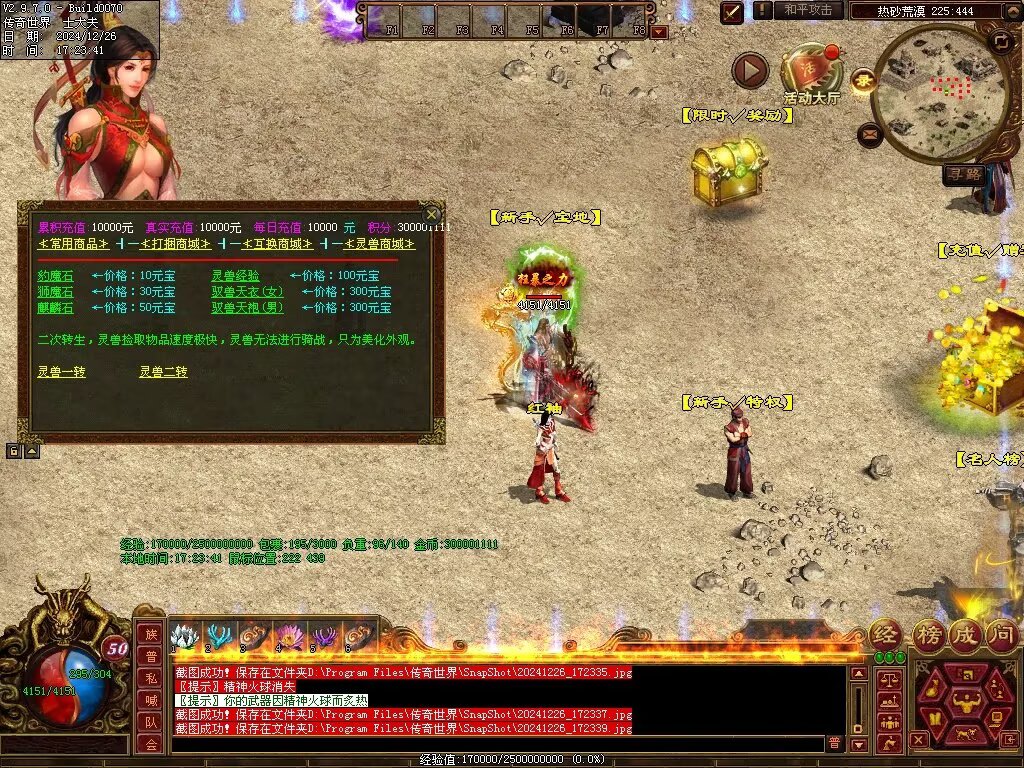Open the 榜 ranking button
The height and width of the screenshot is (768, 1024).
coord(927,633)
